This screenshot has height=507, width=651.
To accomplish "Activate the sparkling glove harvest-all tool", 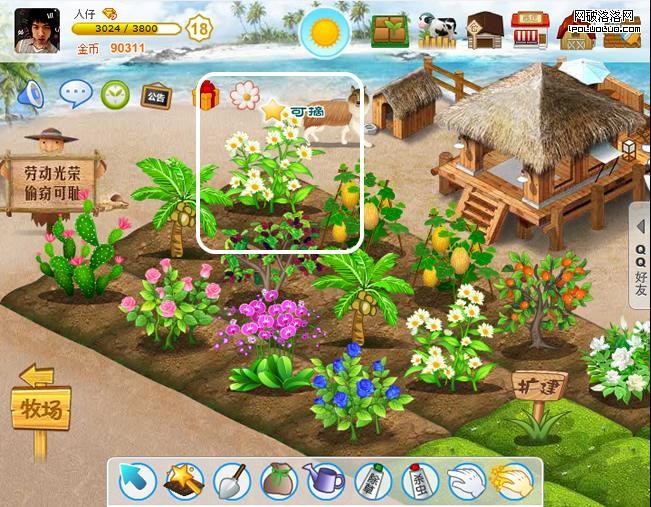I will point(511,481).
